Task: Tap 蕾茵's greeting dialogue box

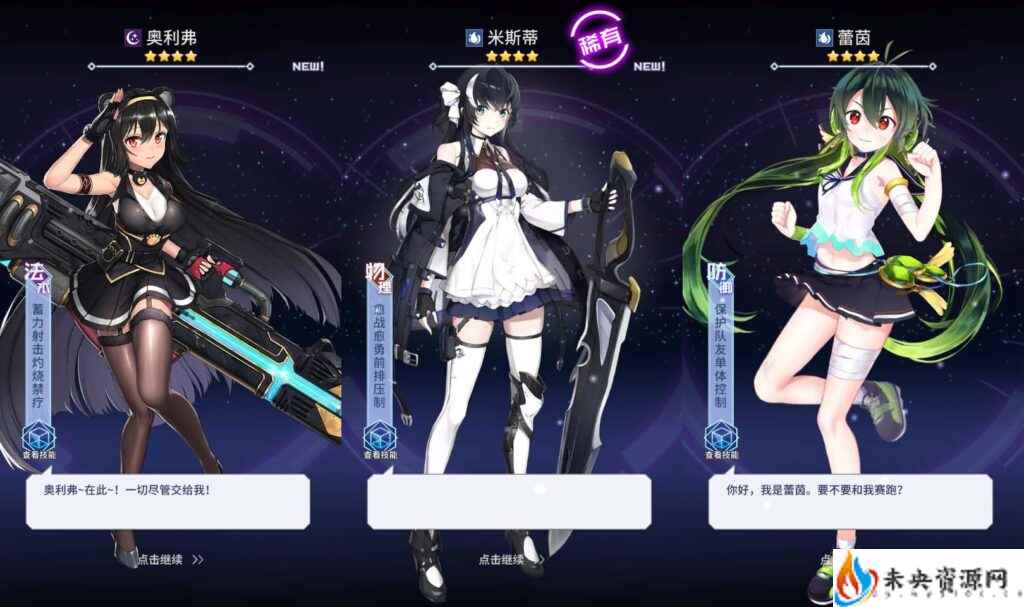Action: pos(850,501)
